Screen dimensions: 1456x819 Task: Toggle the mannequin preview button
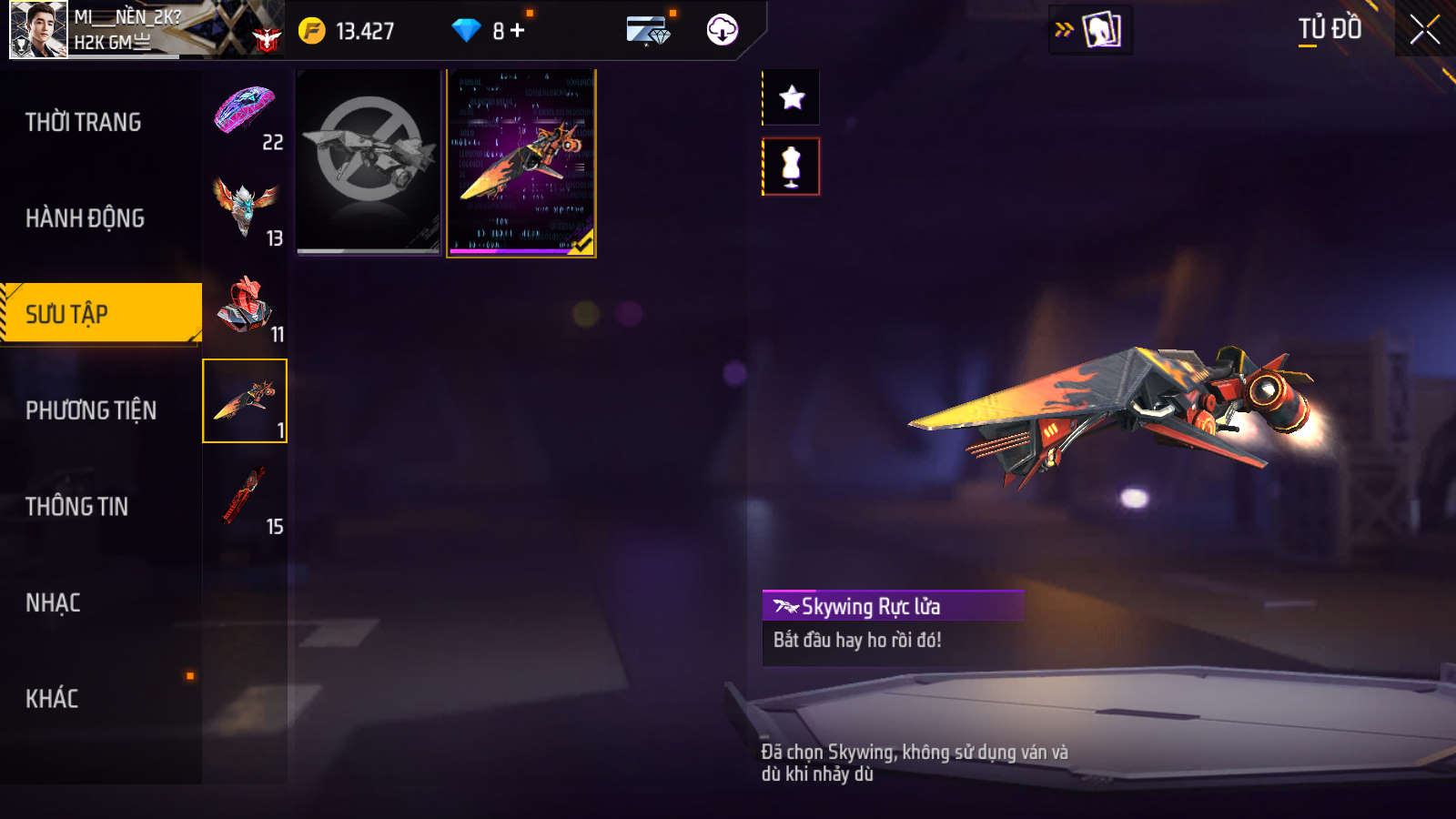792,167
